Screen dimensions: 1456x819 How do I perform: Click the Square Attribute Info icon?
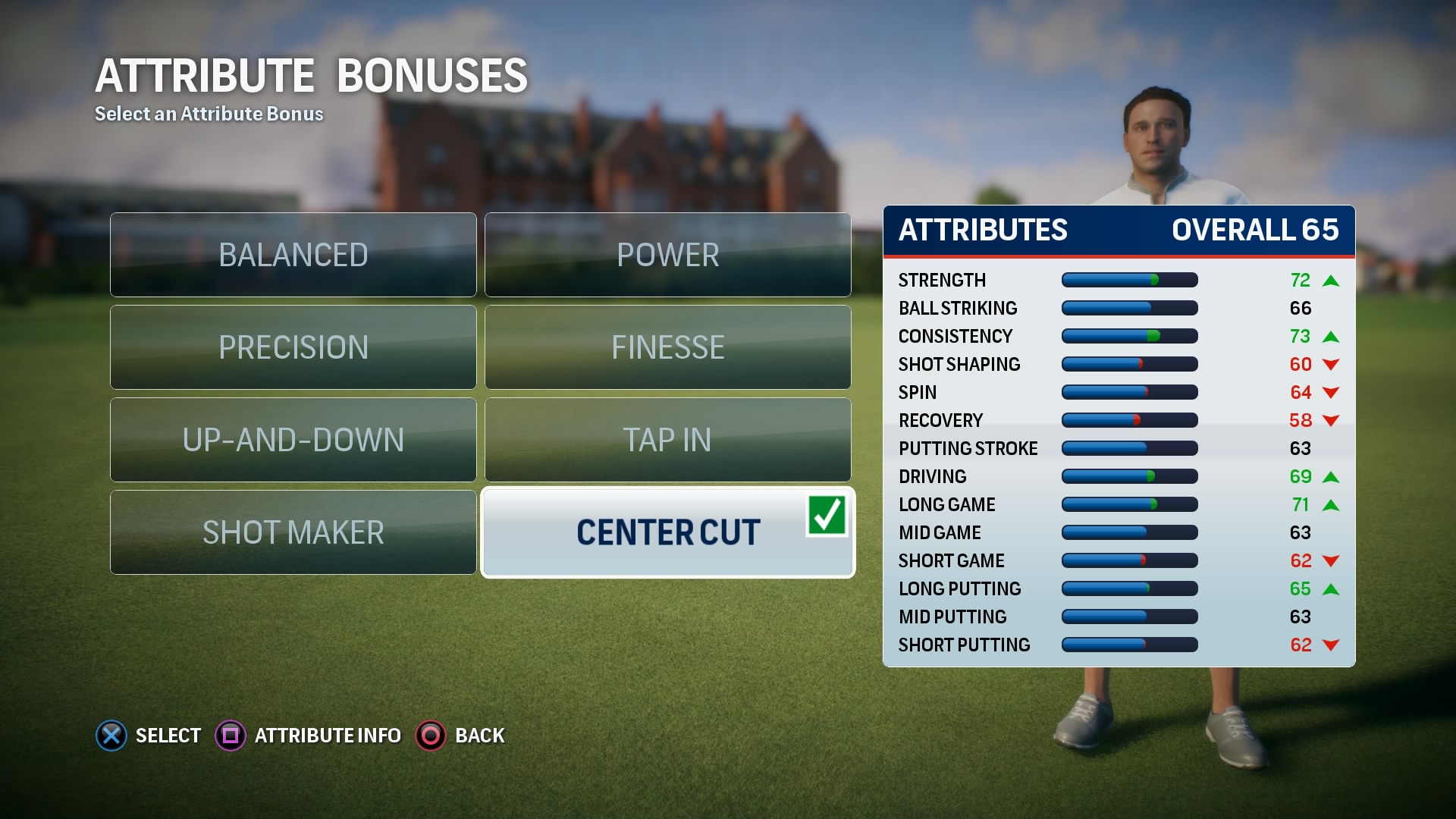pos(231,735)
